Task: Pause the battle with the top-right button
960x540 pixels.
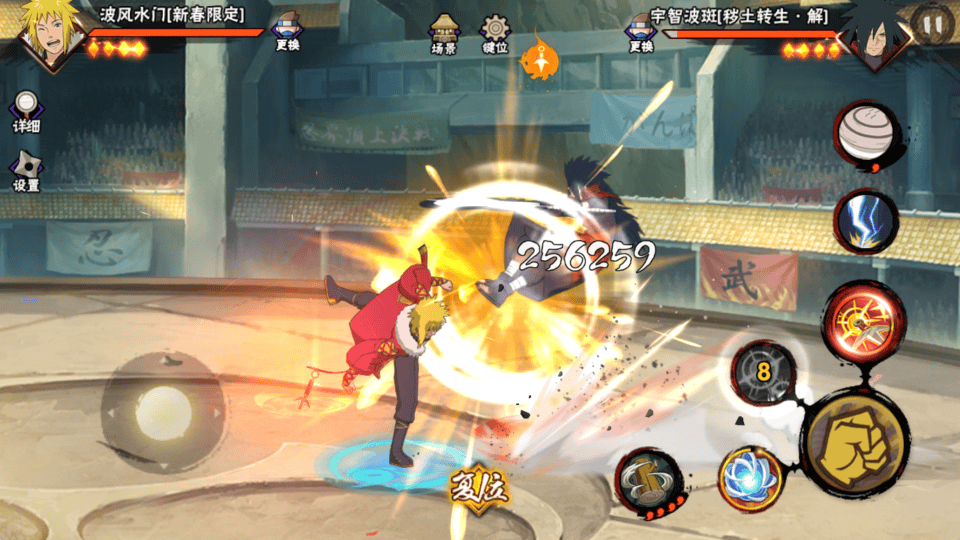Action: tap(932, 23)
